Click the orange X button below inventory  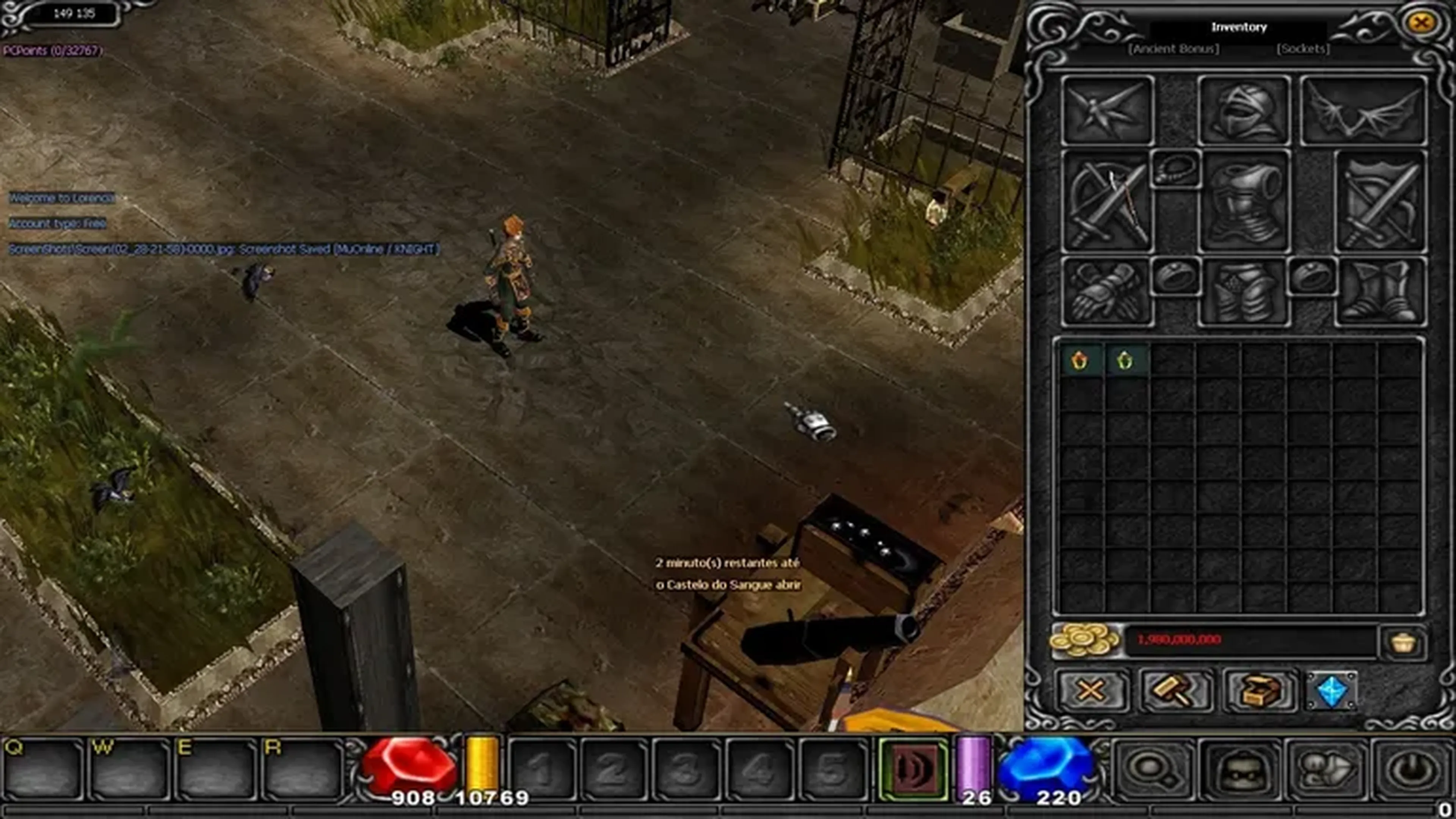tap(1091, 690)
